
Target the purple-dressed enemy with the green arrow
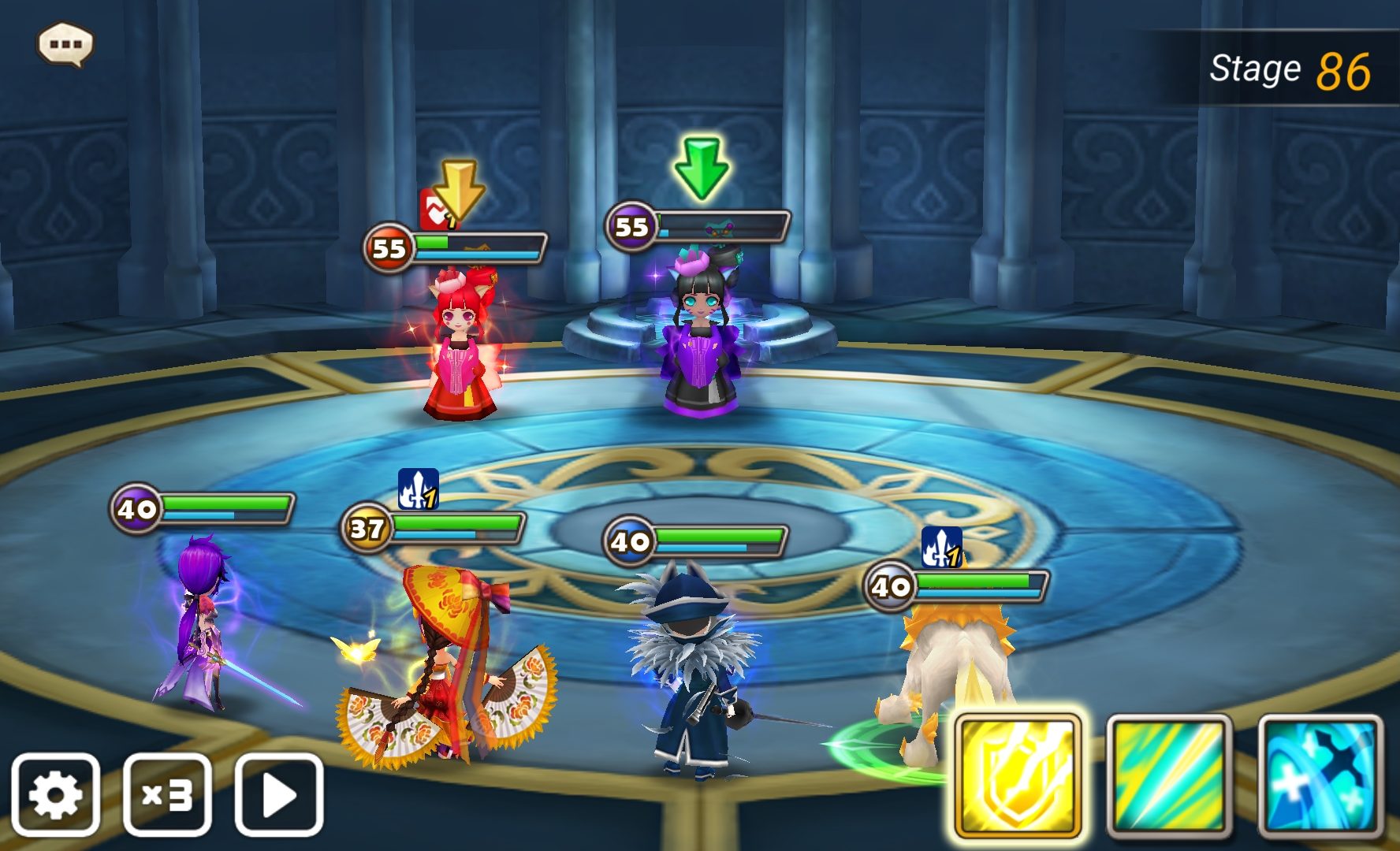(x=700, y=343)
